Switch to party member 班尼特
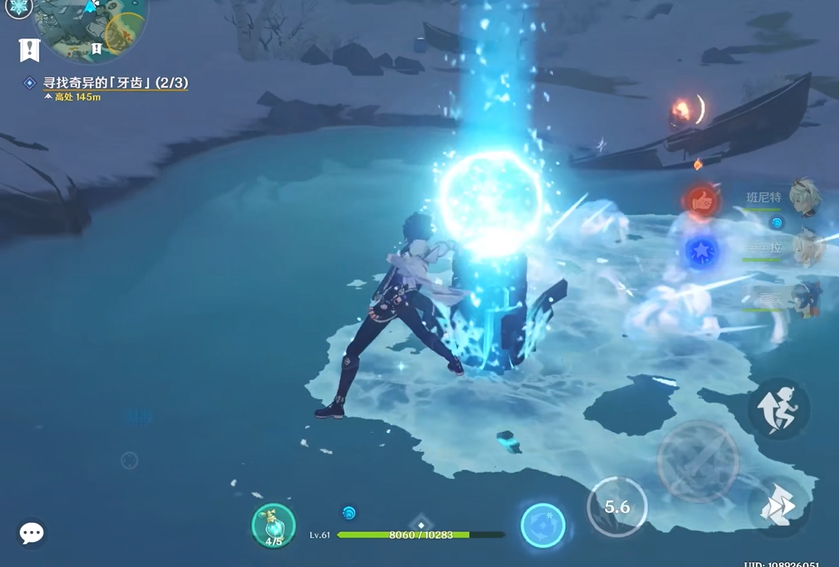 (803, 198)
